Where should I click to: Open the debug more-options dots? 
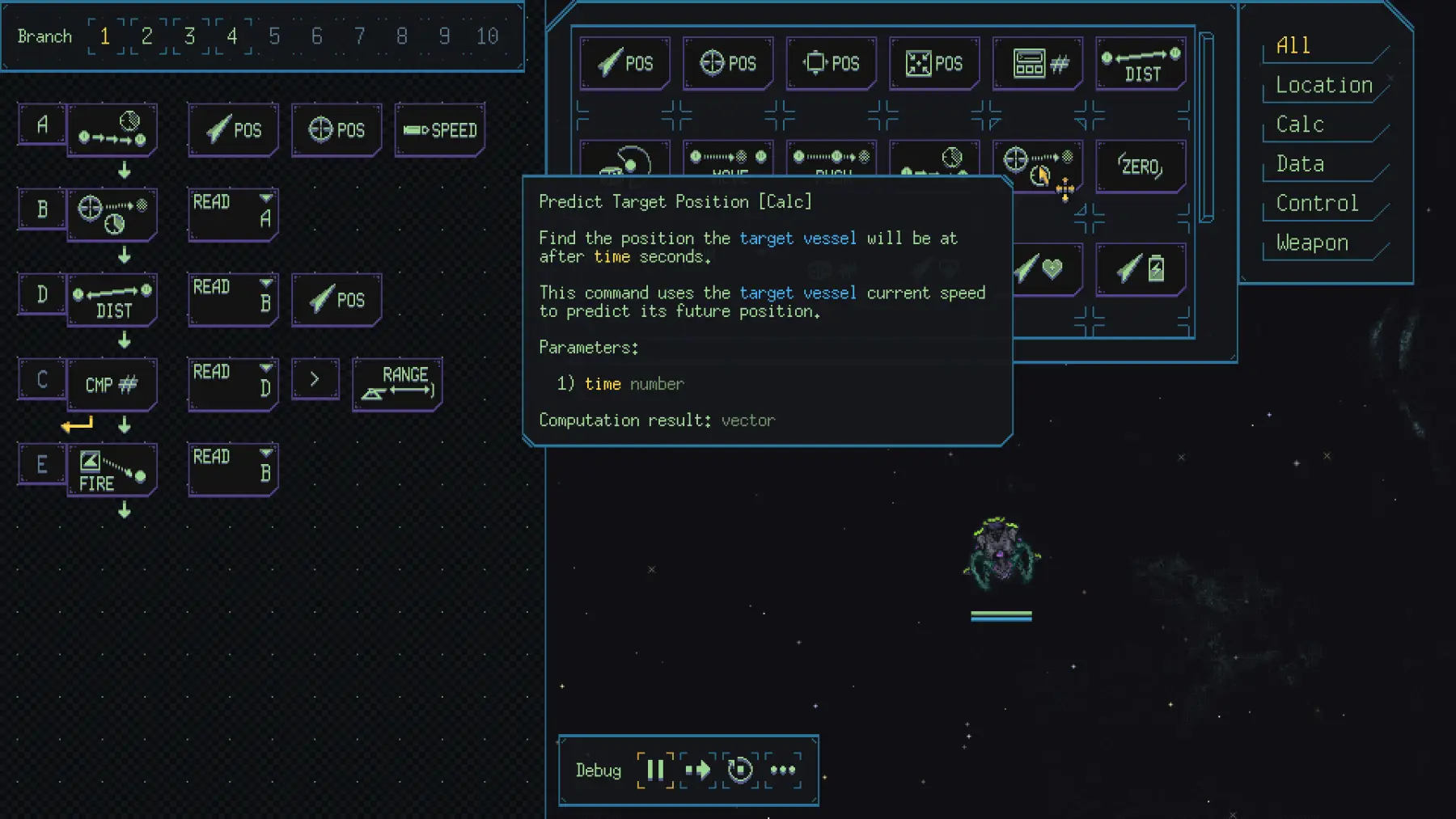tap(782, 770)
